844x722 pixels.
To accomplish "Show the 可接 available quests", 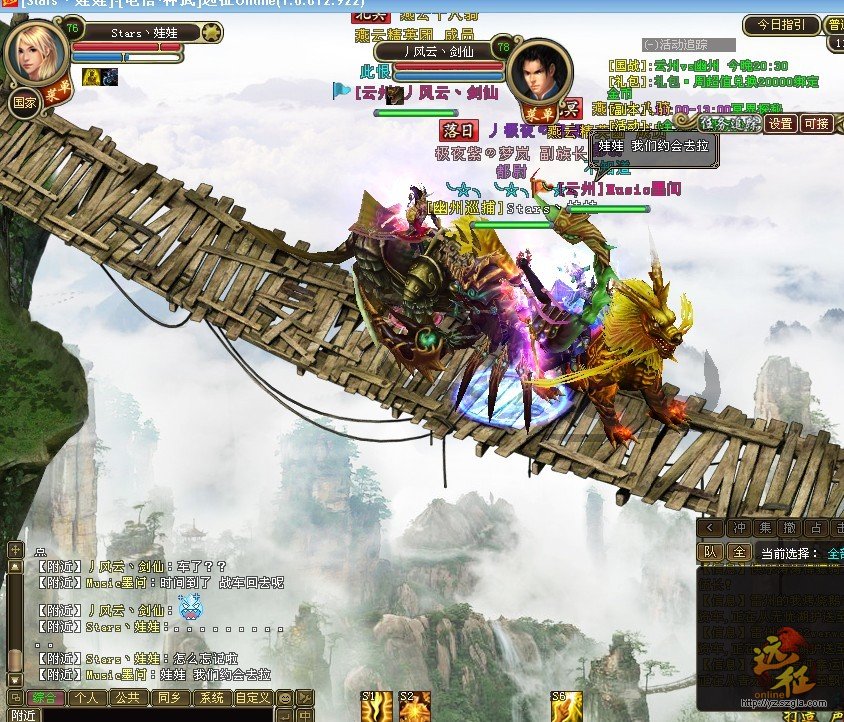I will click(816, 124).
